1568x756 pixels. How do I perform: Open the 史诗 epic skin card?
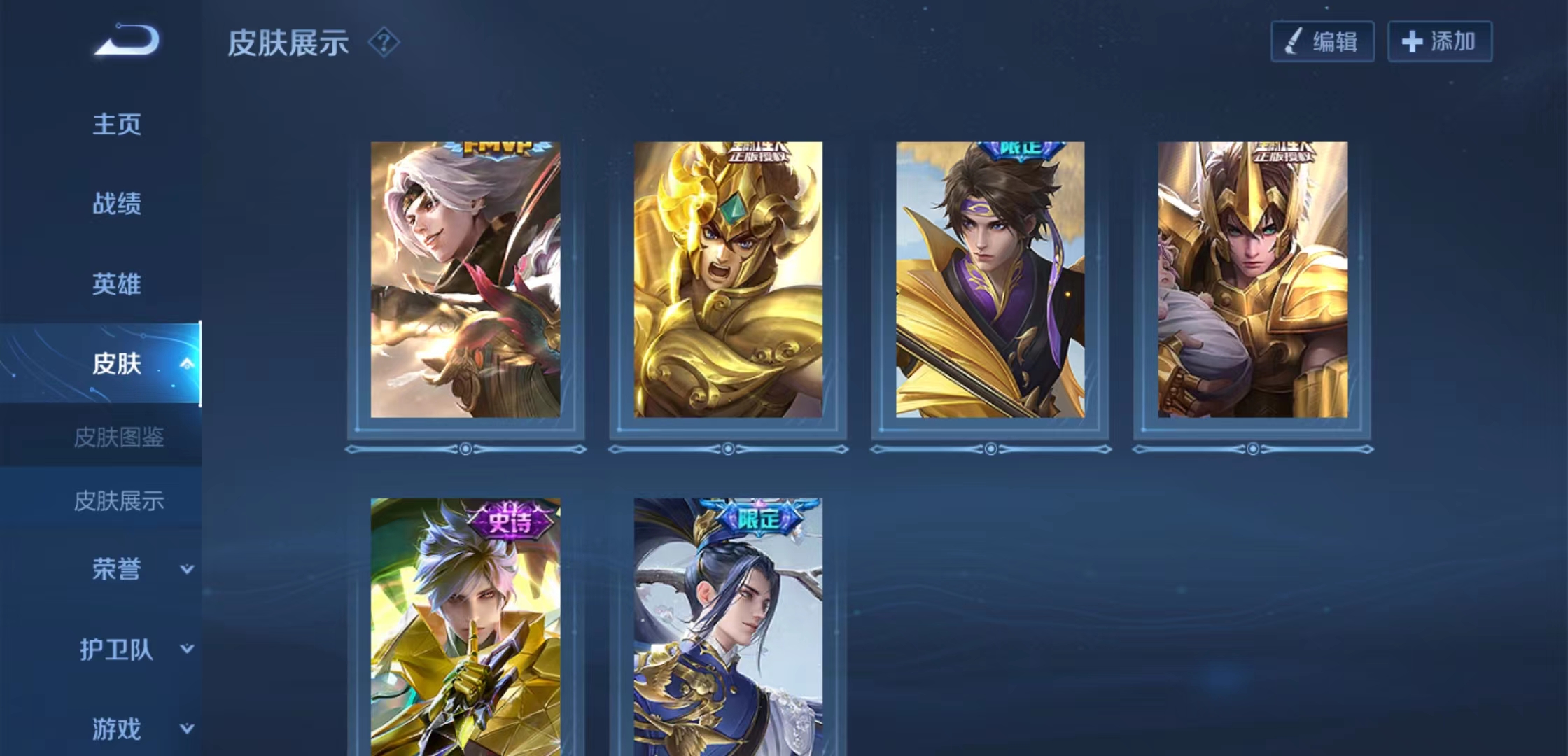click(465, 626)
